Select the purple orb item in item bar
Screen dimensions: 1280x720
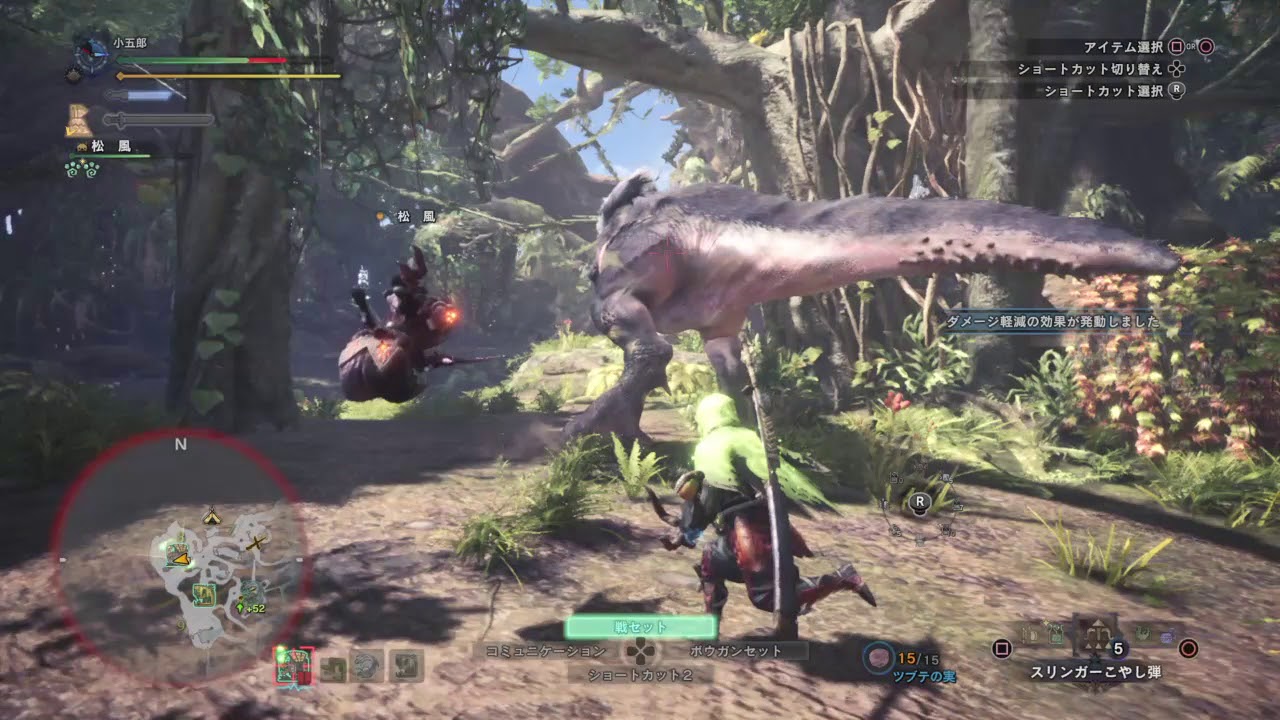coord(1166,634)
